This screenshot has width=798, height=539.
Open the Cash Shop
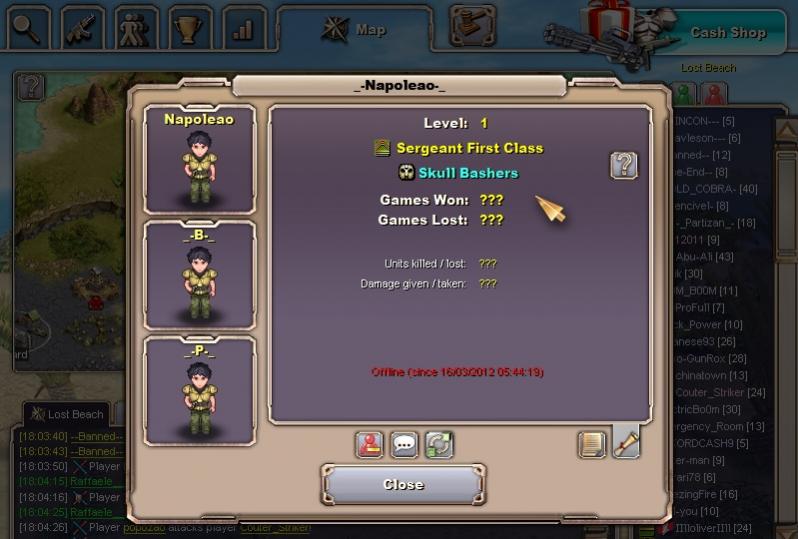[727, 32]
